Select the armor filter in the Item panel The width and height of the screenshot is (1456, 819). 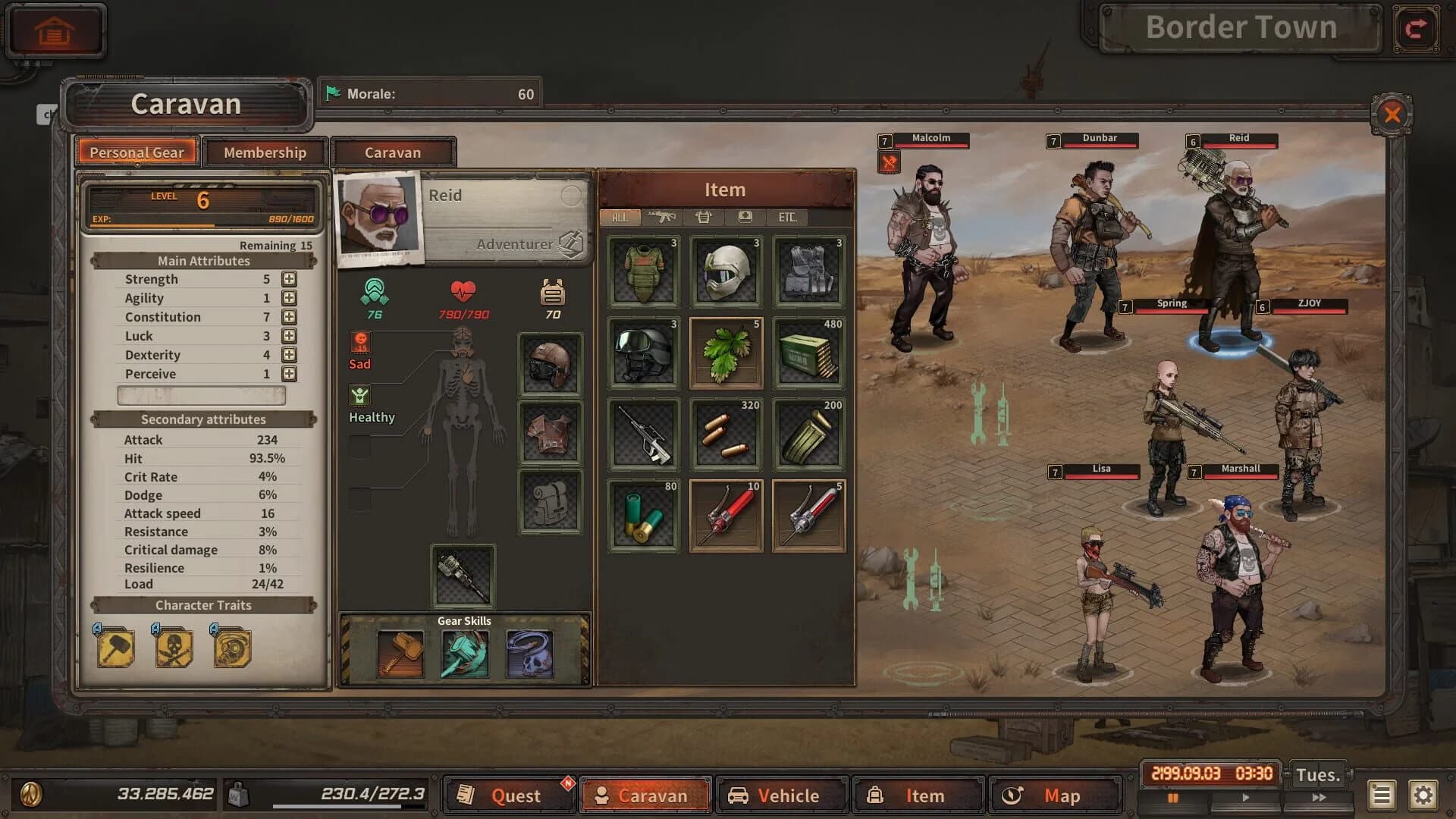(x=705, y=218)
